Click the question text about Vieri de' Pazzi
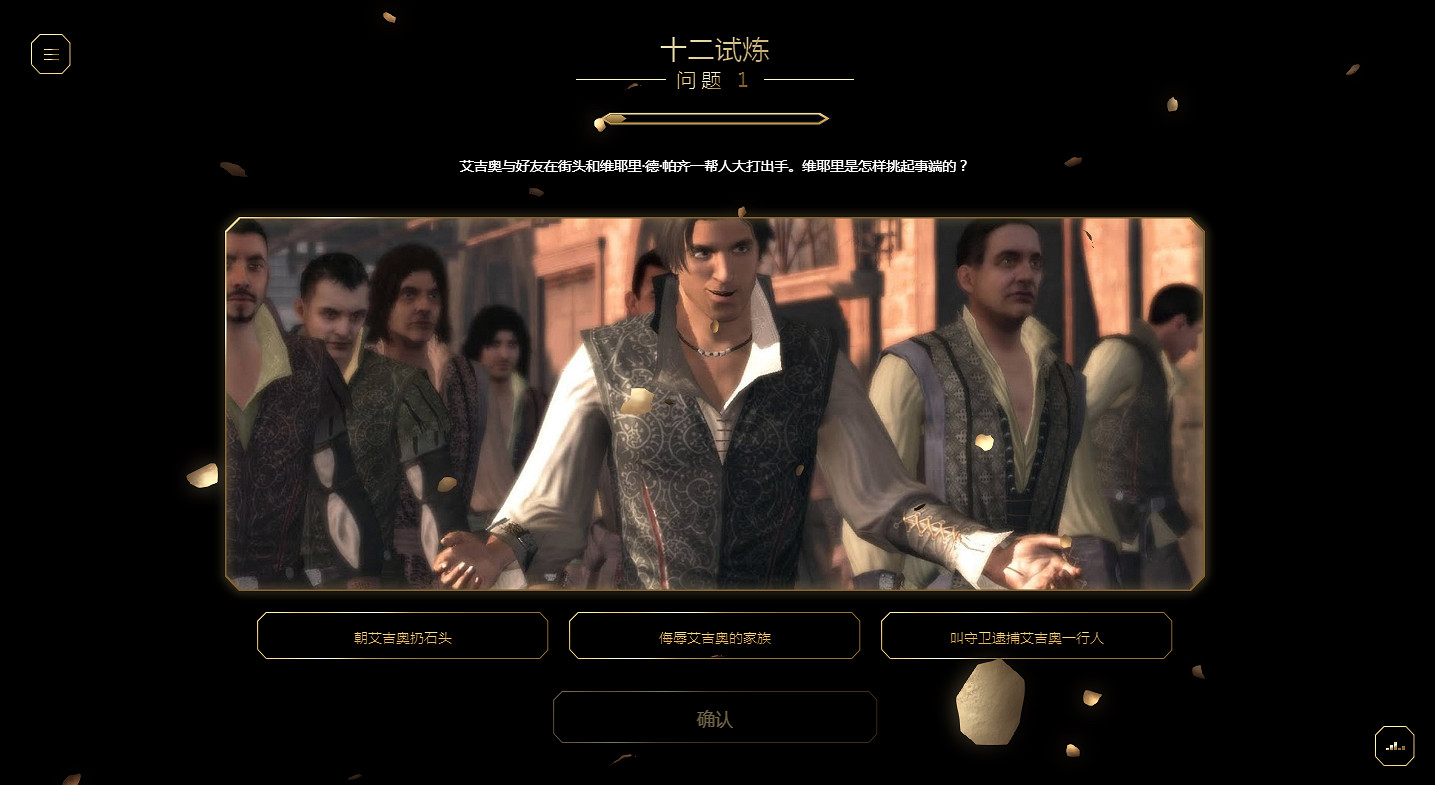This screenshot has height=785, width=1435. click(715, 167)
